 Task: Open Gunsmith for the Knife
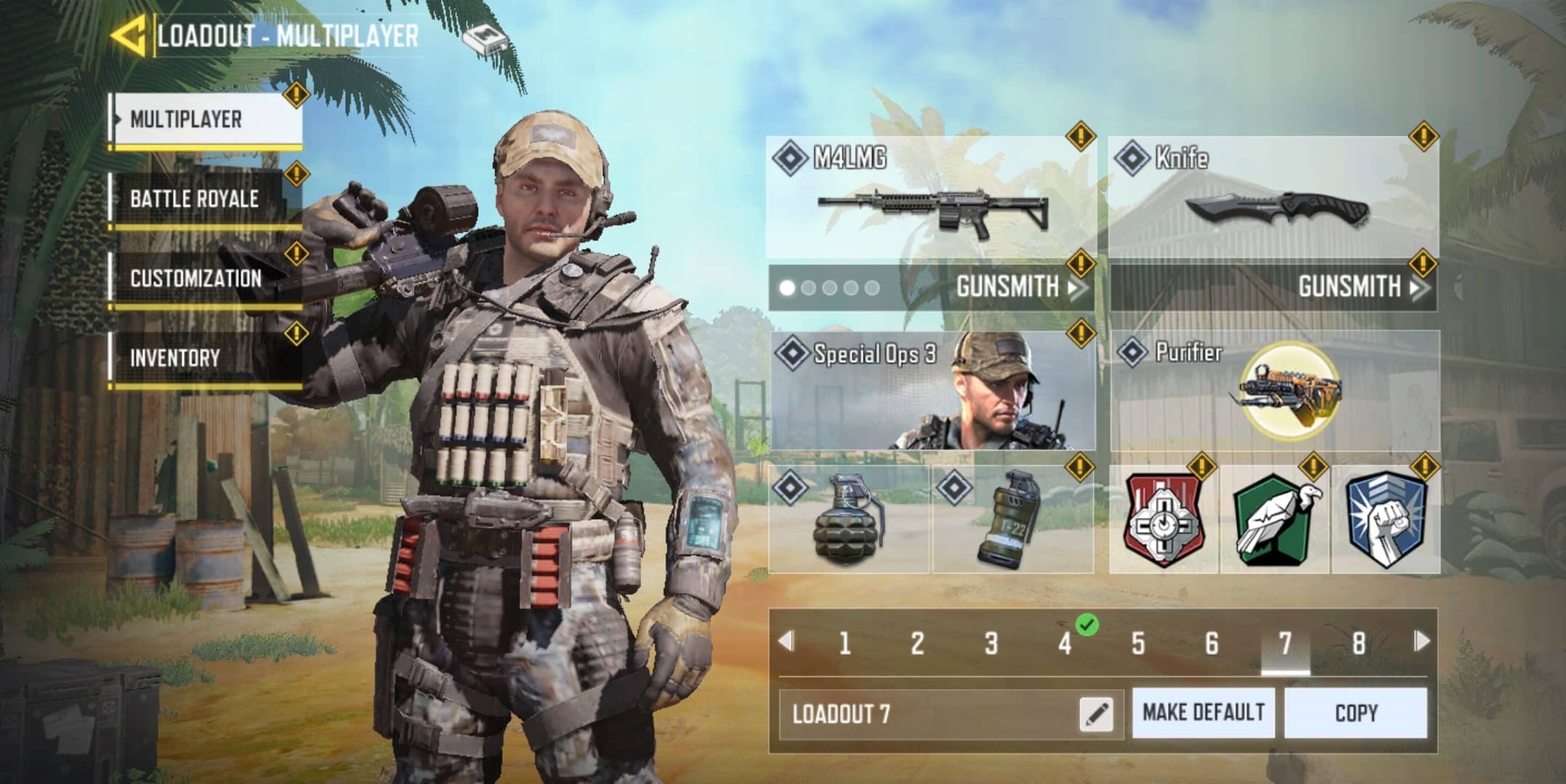click(1358, 287)
